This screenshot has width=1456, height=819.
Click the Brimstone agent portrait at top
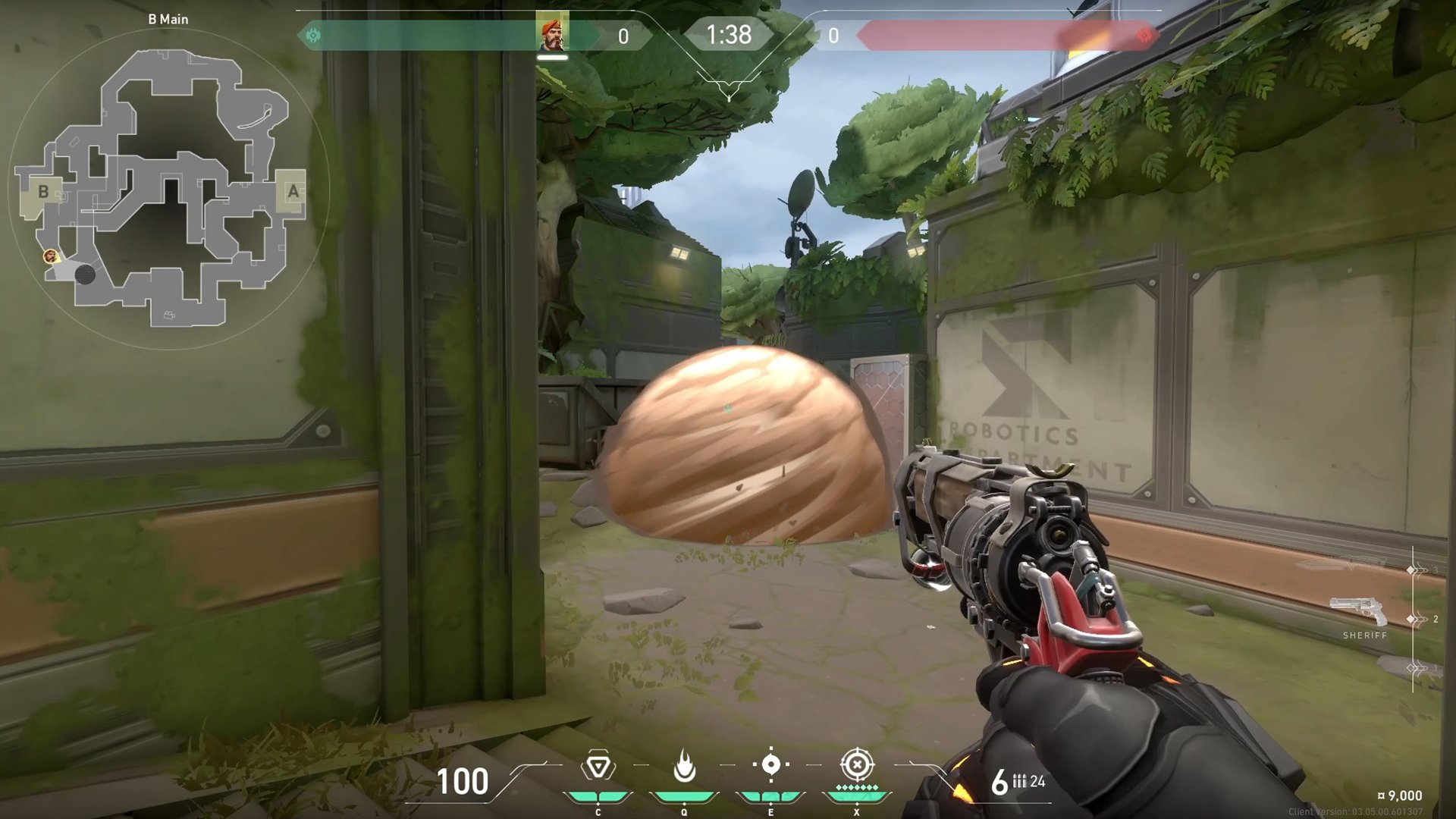552,34
